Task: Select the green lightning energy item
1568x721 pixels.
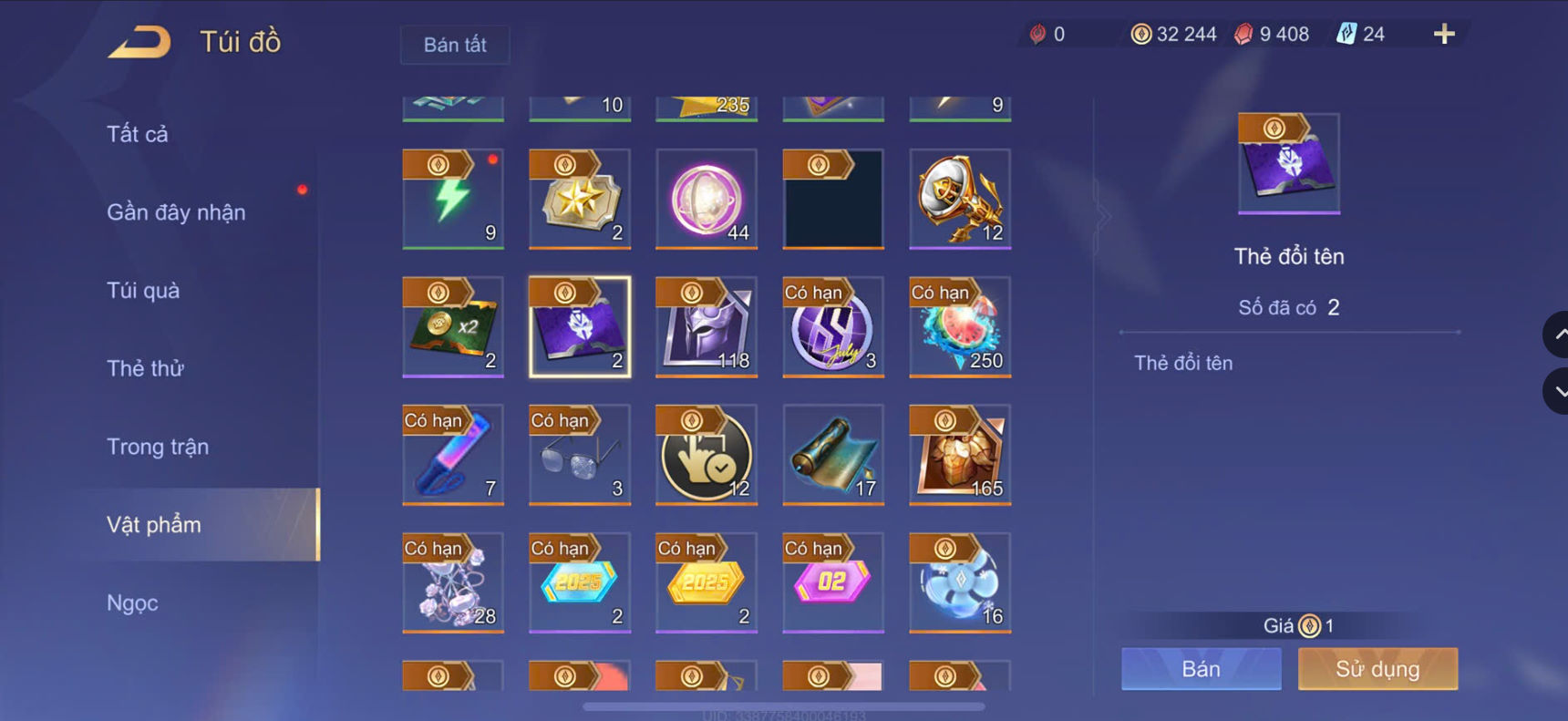Action: click(x=453, y=199)
